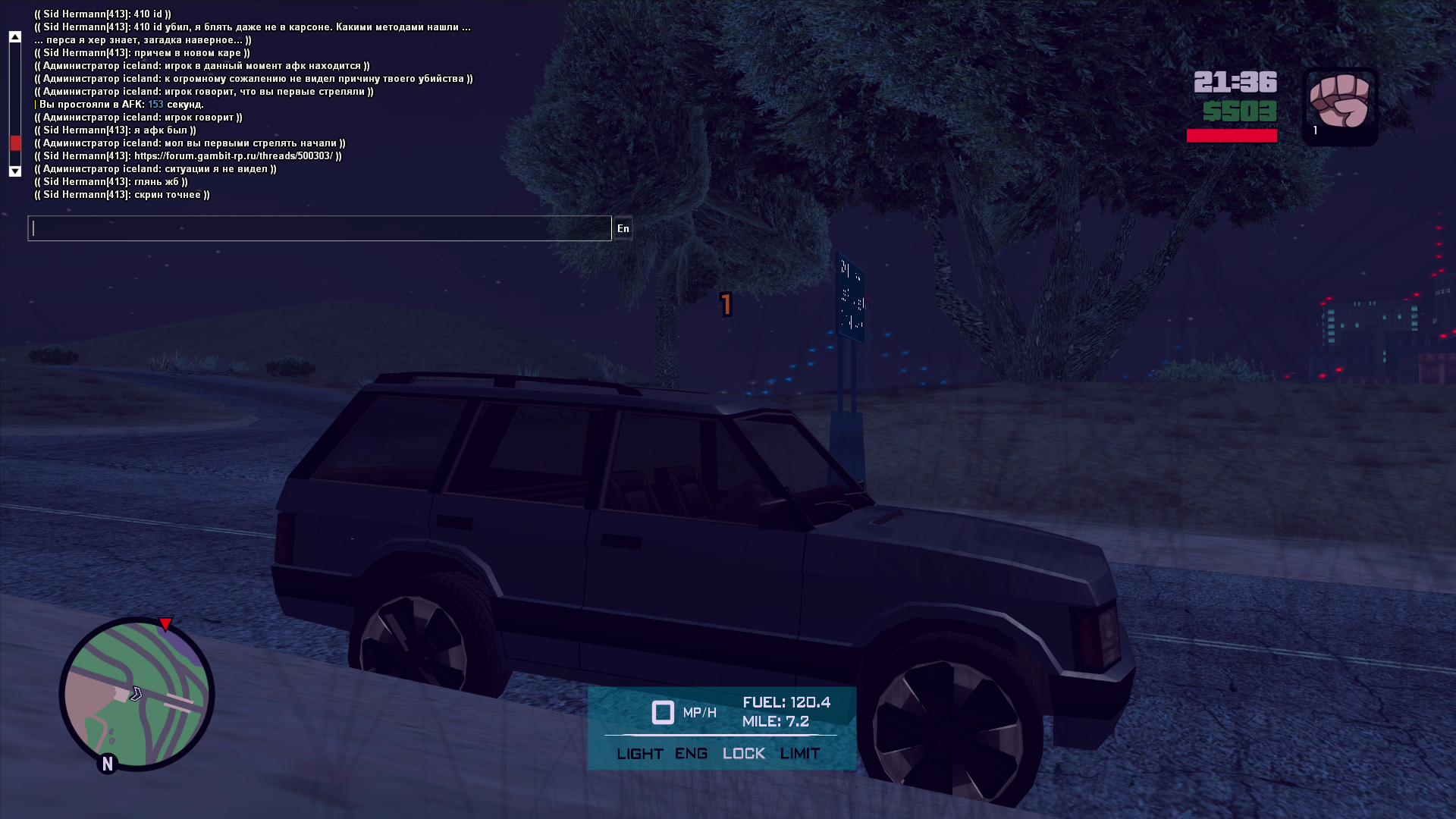Toggle the vehicle LOCK indicator
This screenshot has width=1456, height=819.
click(743, 754)
